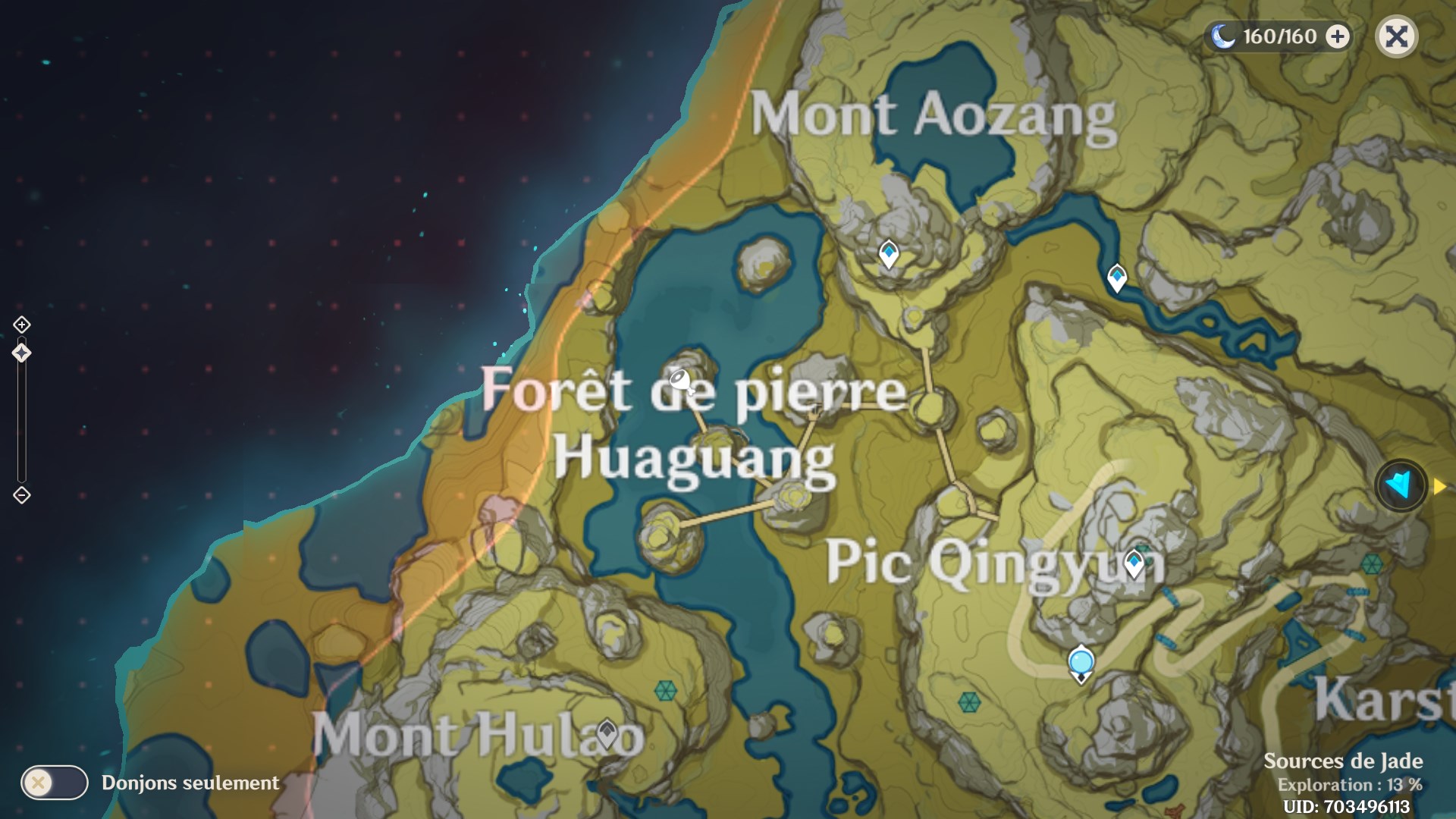Screen dimensions: 1456x819
Task: Open the teleport waypoint by the eastern river
Action: (1117, 276)
